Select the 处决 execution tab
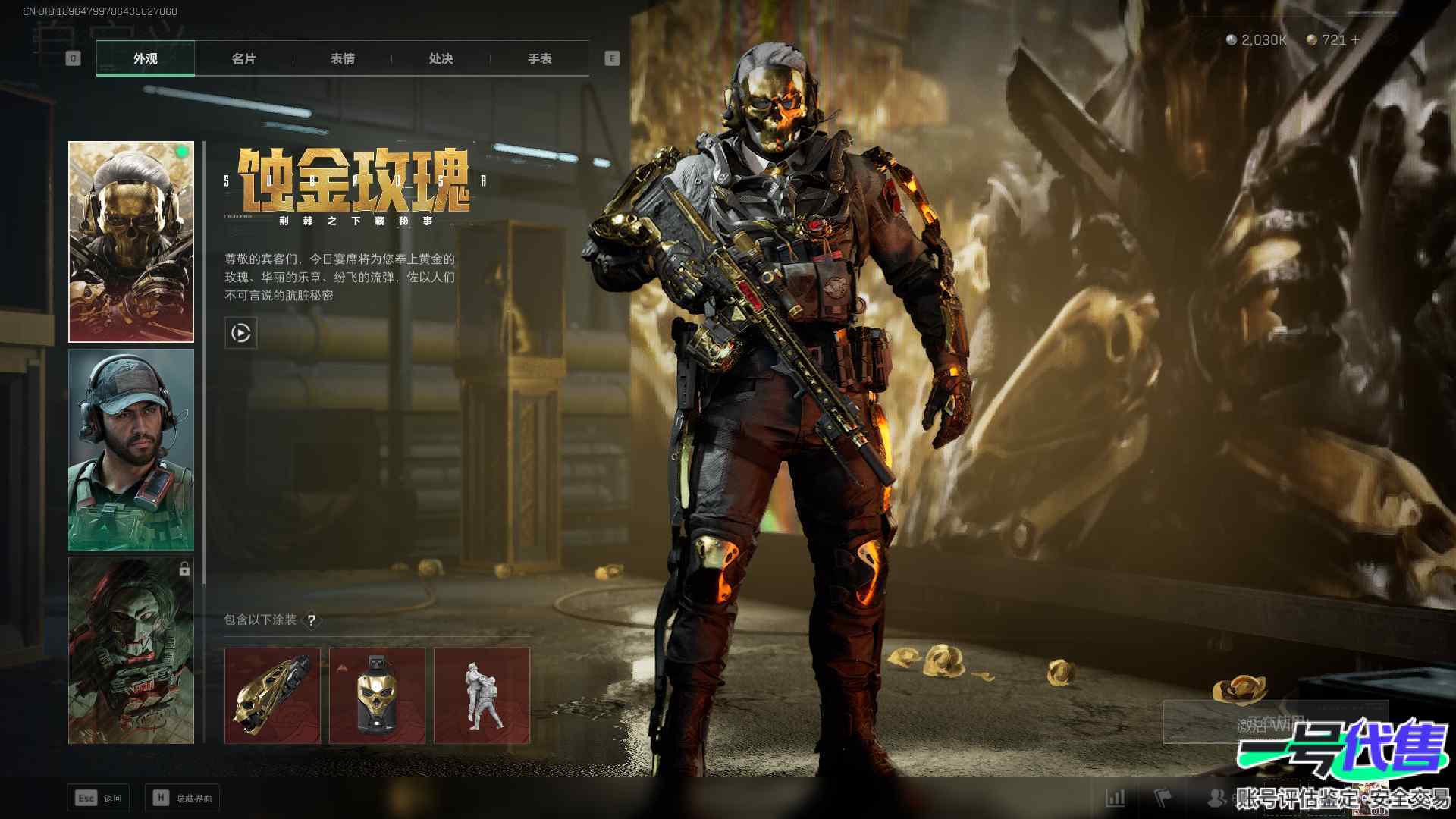1456x819 pixels. (441, 58)
